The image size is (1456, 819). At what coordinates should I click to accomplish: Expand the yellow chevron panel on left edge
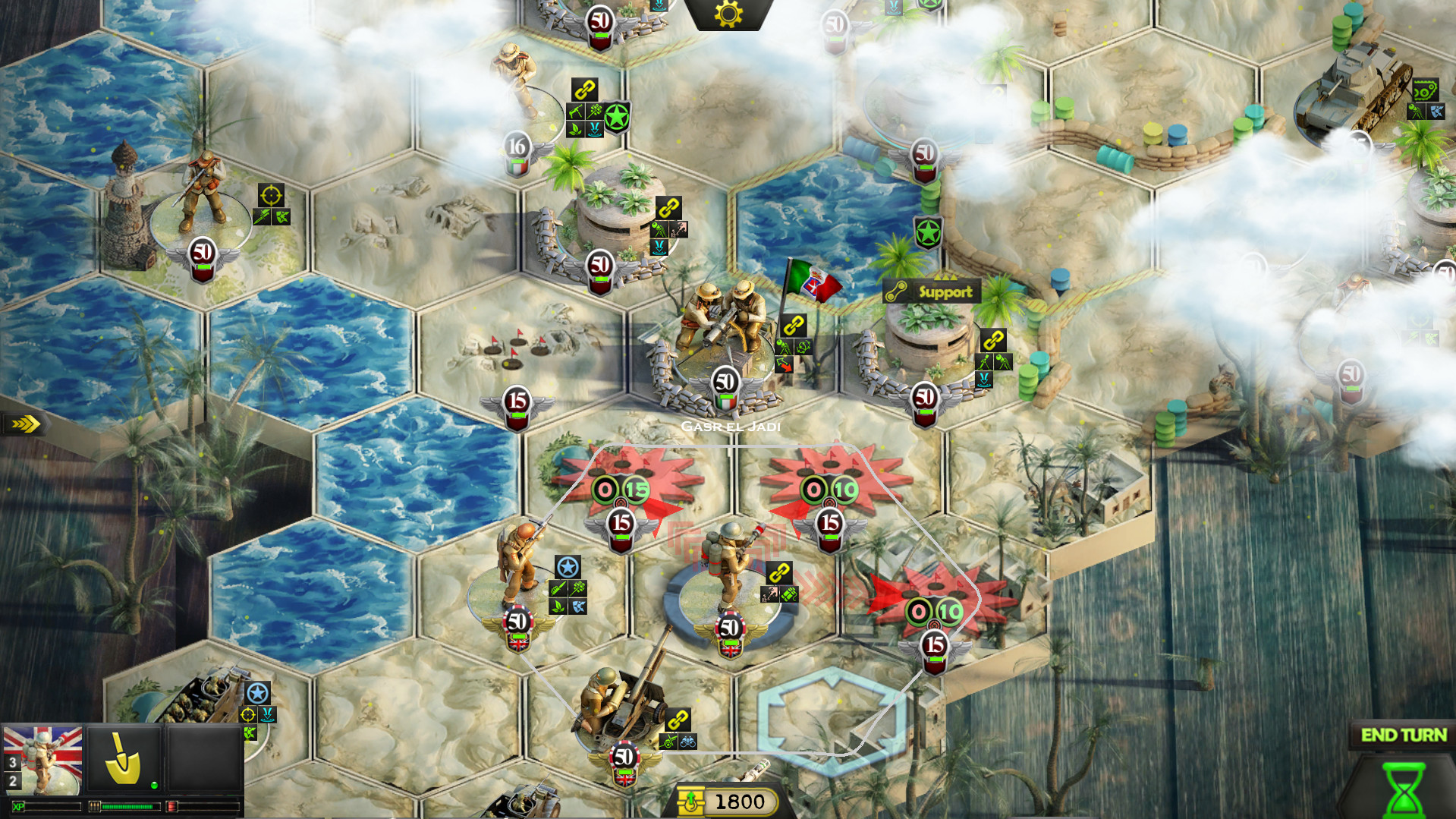click(x=24, y=424)
